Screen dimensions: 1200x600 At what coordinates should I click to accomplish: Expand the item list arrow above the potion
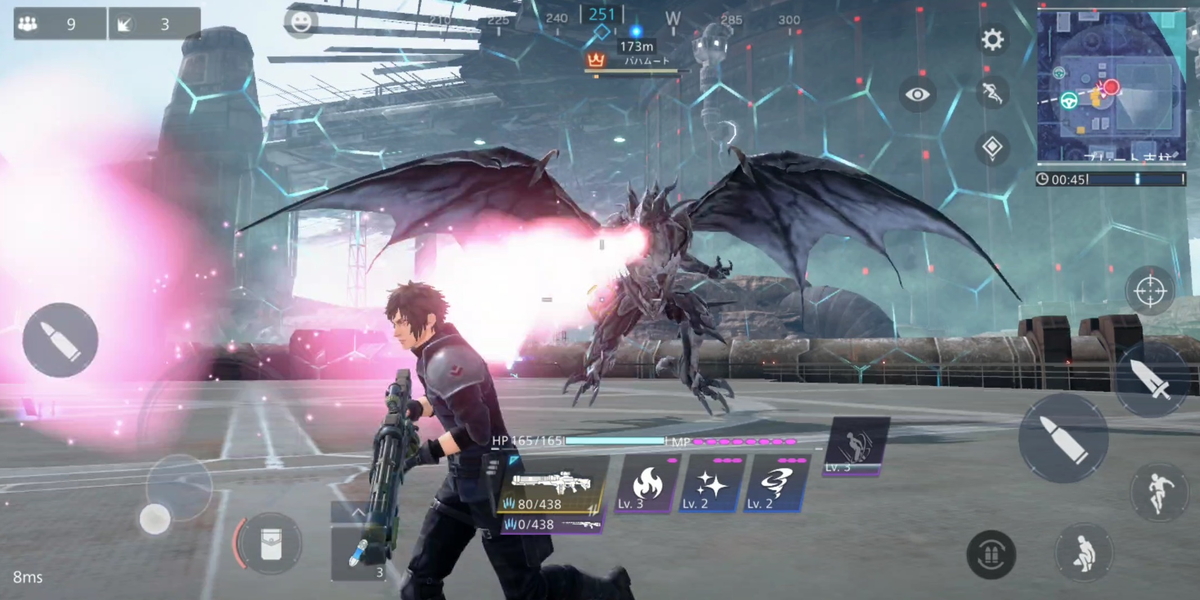coord(357,512)
